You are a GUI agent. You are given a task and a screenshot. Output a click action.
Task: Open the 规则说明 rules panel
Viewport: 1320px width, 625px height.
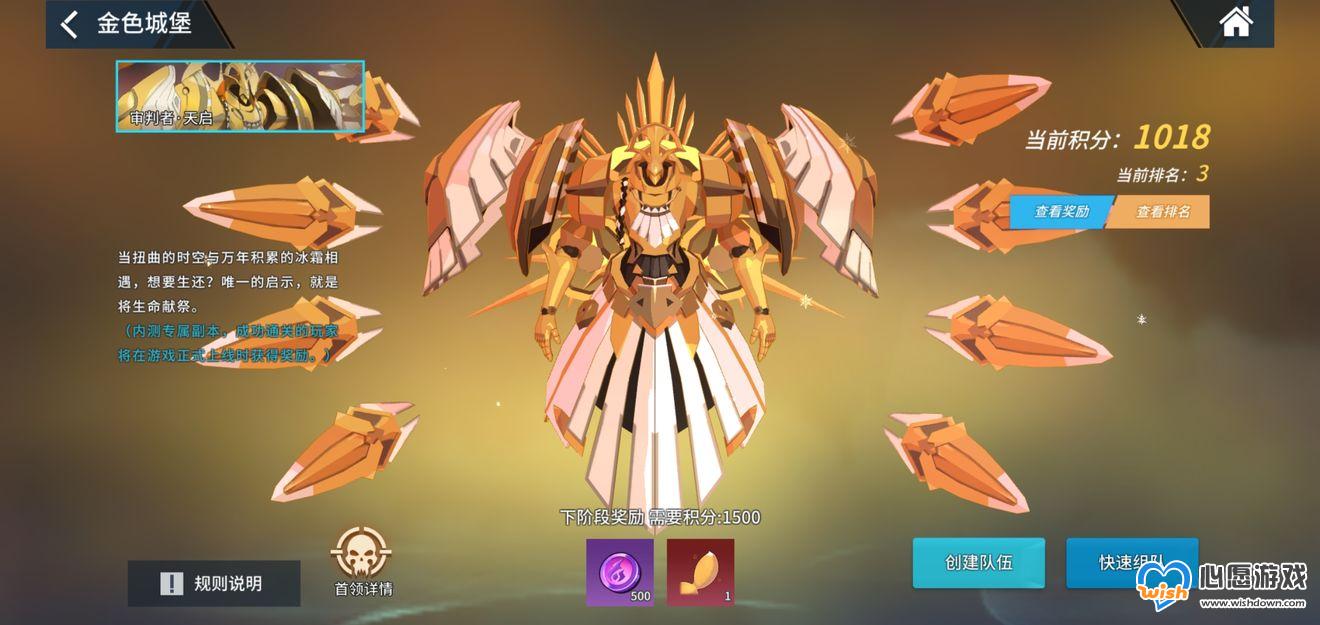214,583
